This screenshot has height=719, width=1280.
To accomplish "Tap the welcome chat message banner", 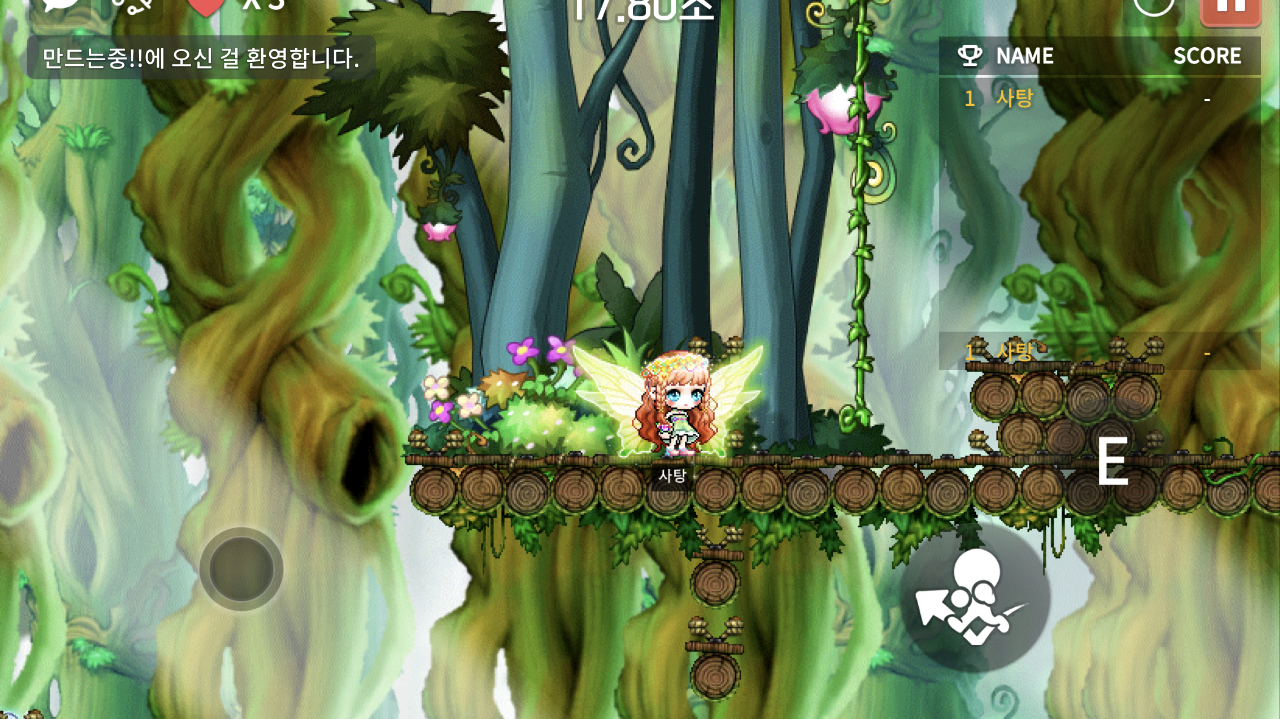I will pyautogui.click(x=201, y=58).
